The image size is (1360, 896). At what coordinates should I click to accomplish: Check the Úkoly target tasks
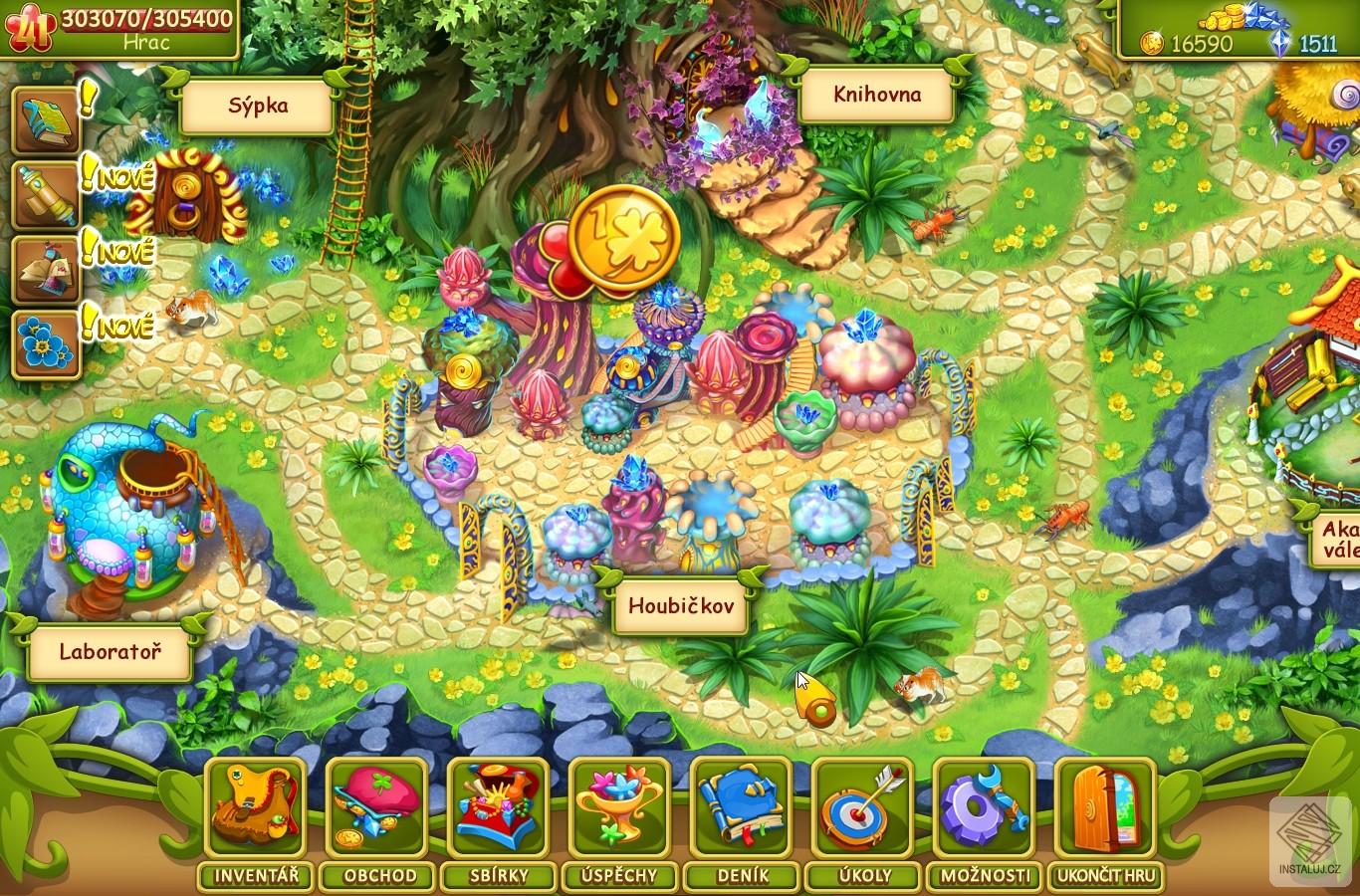[x=862, y=806]
